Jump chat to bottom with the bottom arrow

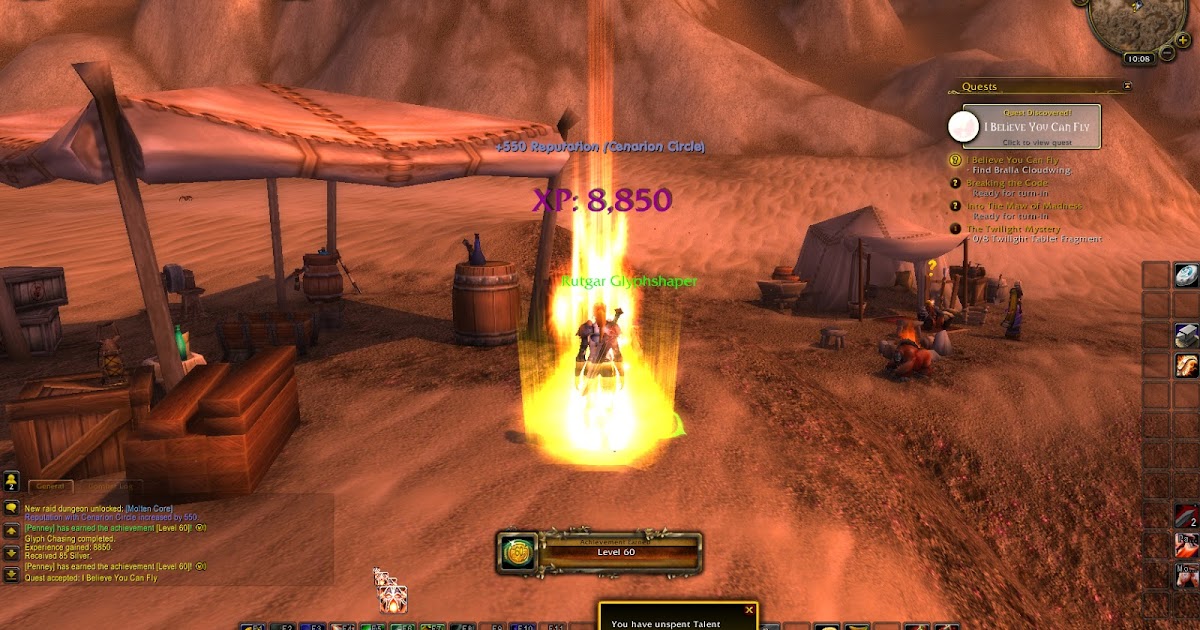pyautogui.click(x=11, y=574)
